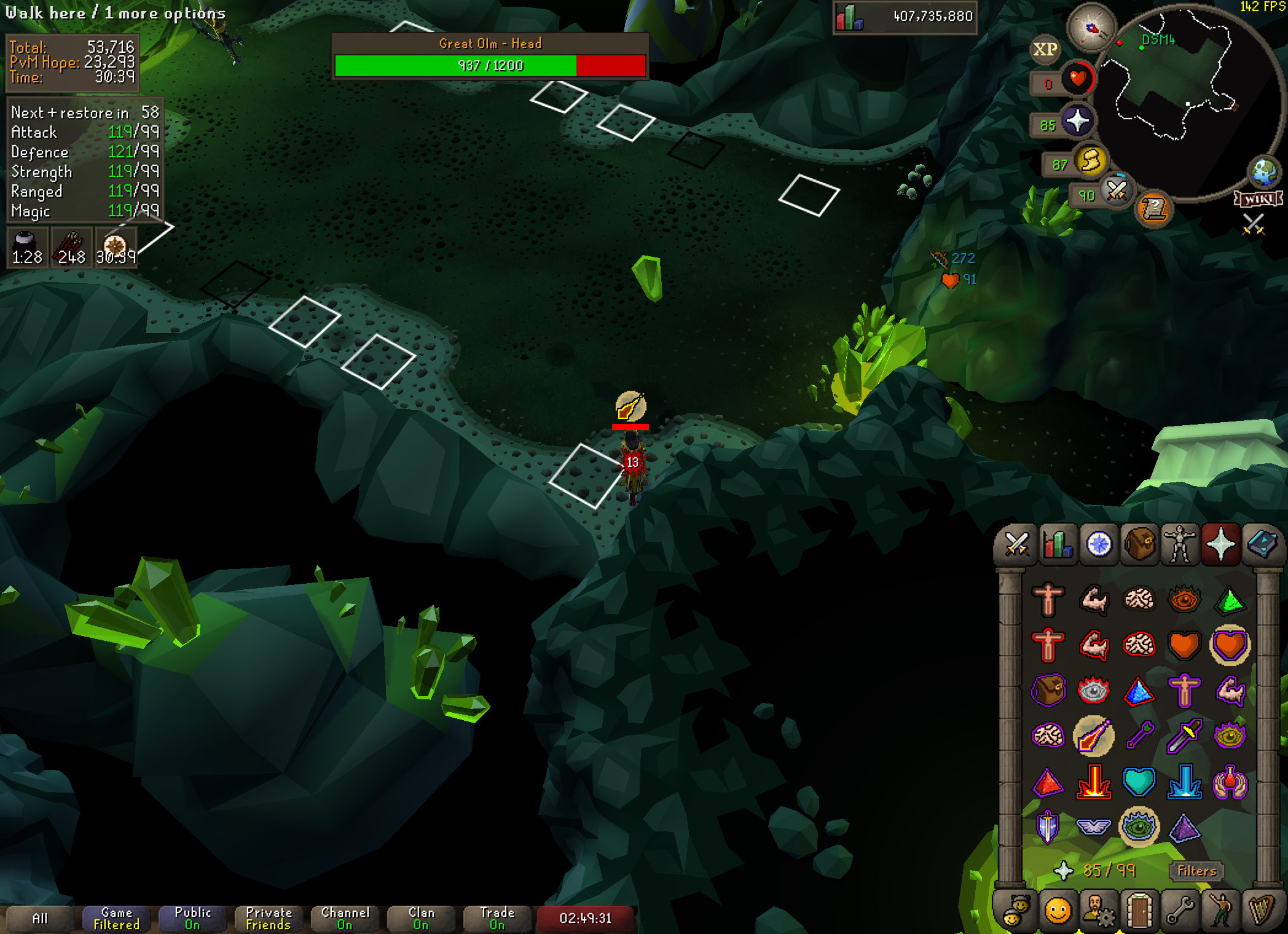Open the Combat Options crossed-swords tab
Screen dimensions: 1288x934
[x=1016, y=544]
